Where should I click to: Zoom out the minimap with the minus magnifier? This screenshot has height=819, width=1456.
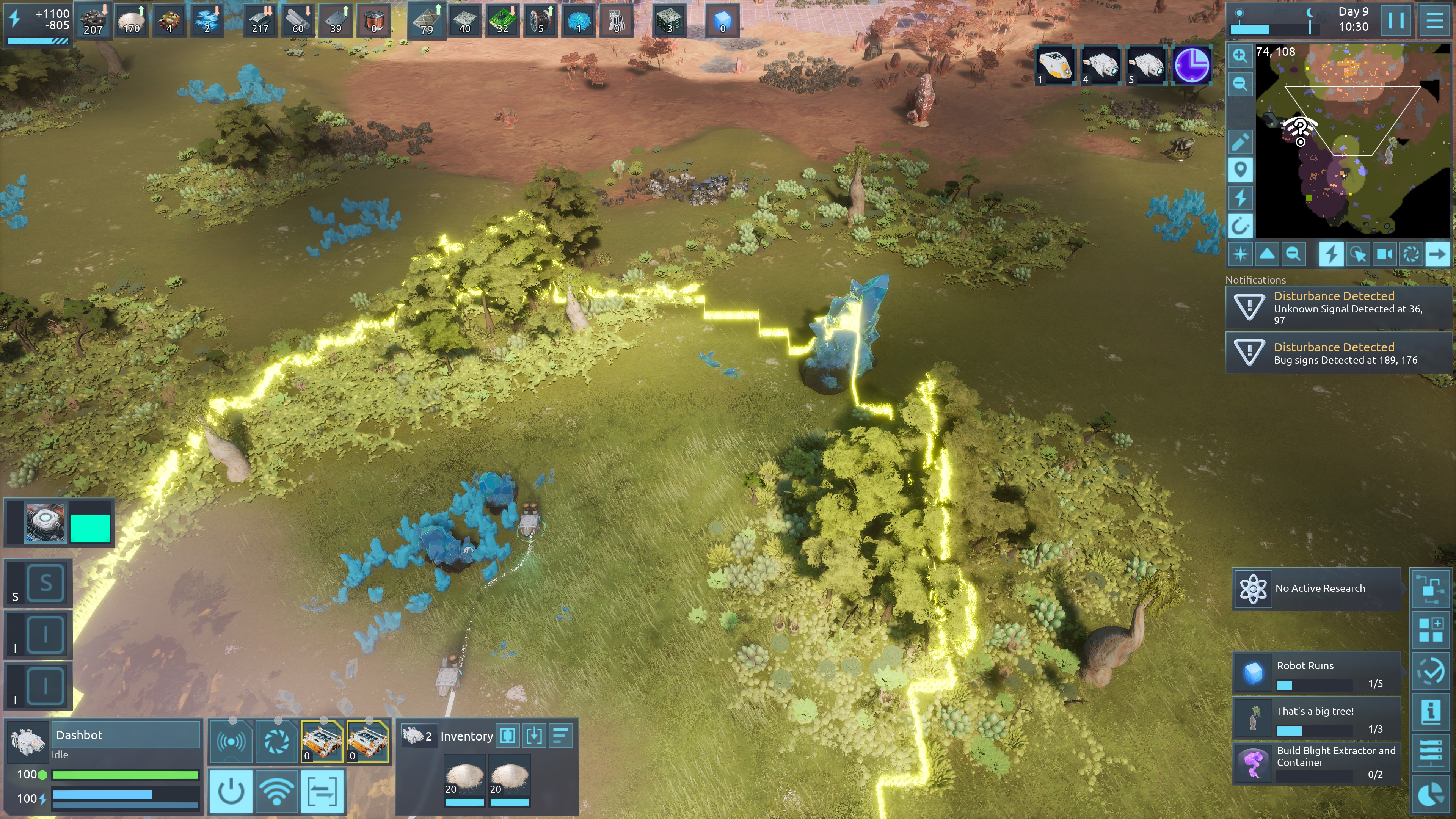point(1240,84)
